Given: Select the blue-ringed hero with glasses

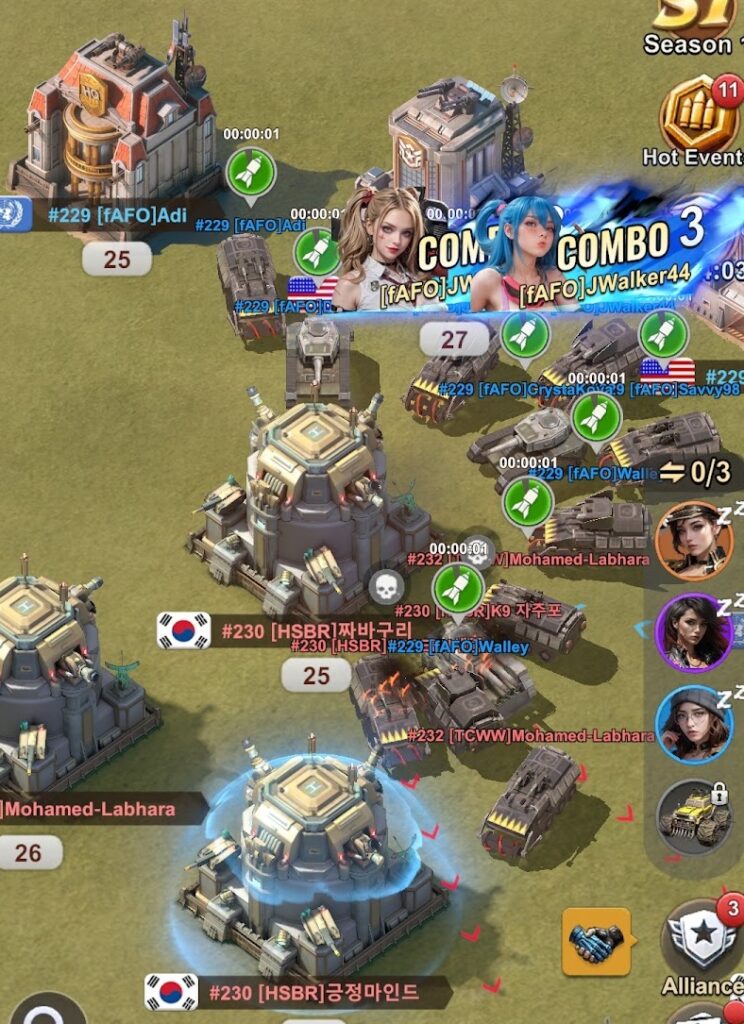Looking at the screenshot, I should [693, 724].
